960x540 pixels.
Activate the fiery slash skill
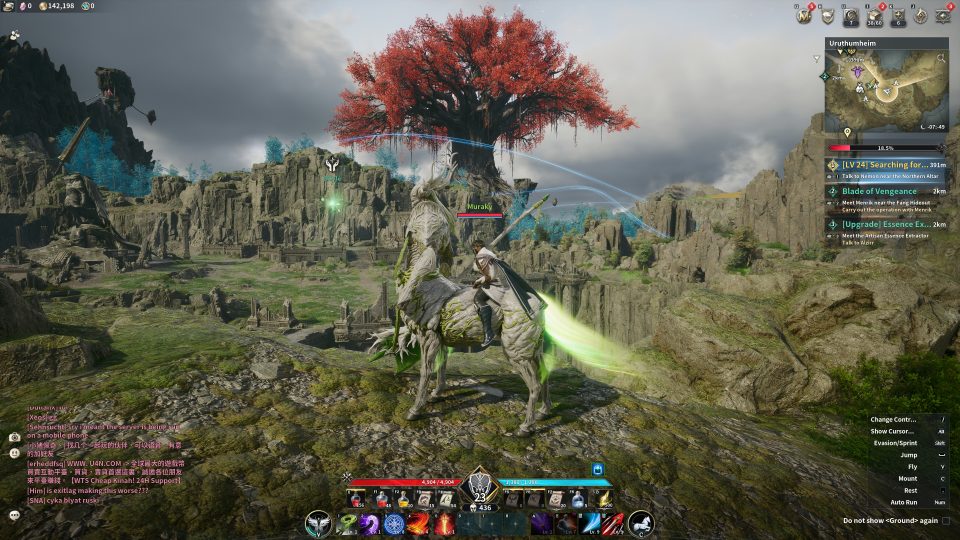pyautogui.click(x=418, y=523)
